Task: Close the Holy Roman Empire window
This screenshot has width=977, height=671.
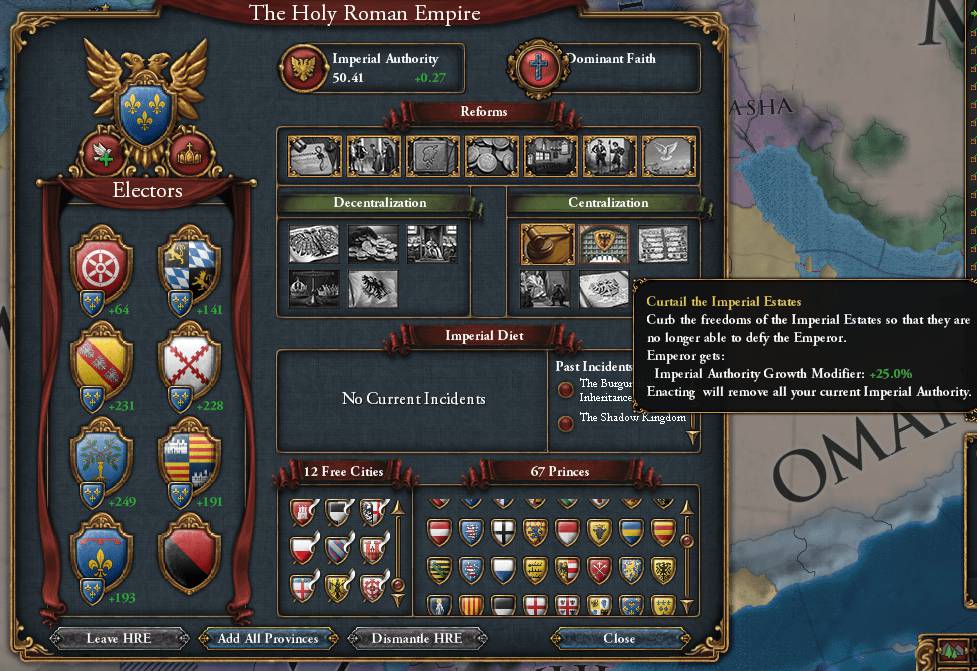Action: point(619,638)
